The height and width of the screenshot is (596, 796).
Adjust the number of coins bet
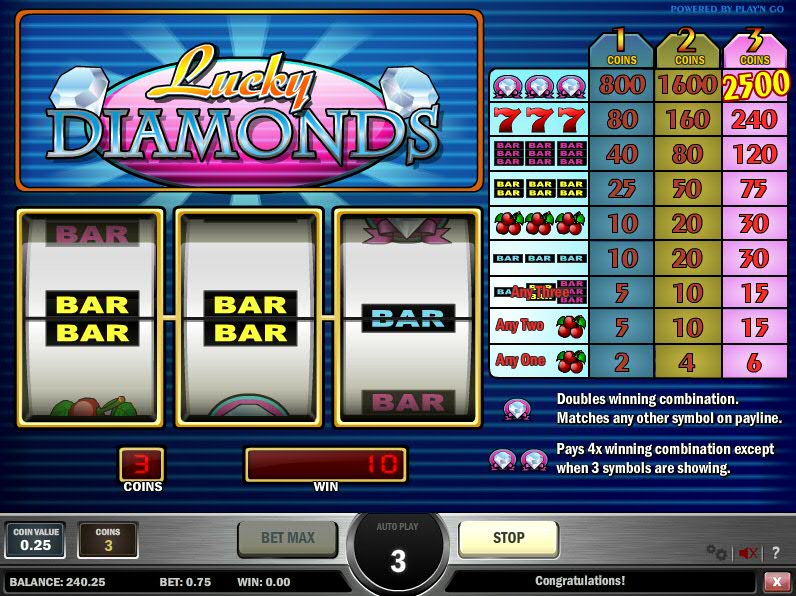pos(108,540)
